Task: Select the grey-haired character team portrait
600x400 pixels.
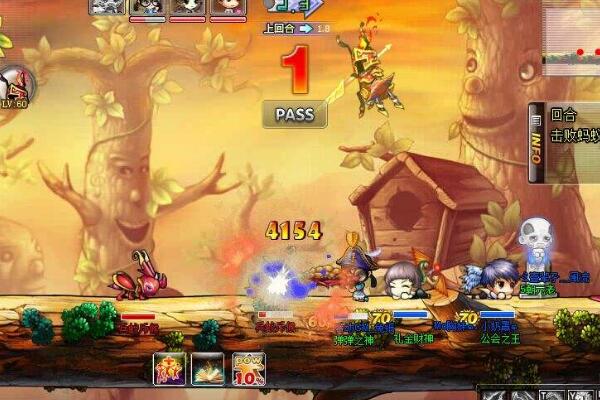Action: 108,7
